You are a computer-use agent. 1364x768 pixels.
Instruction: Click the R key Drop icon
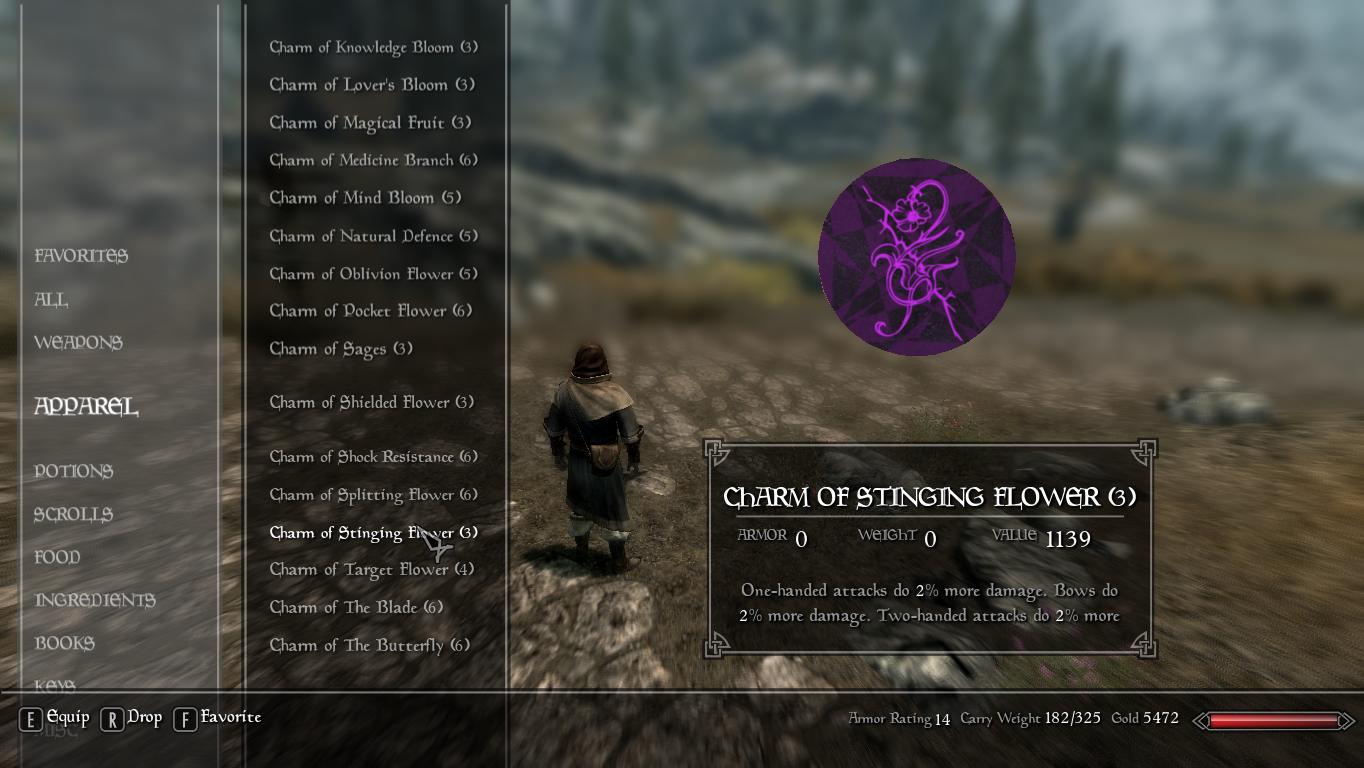pyautogui.click(x=113, y=717)
